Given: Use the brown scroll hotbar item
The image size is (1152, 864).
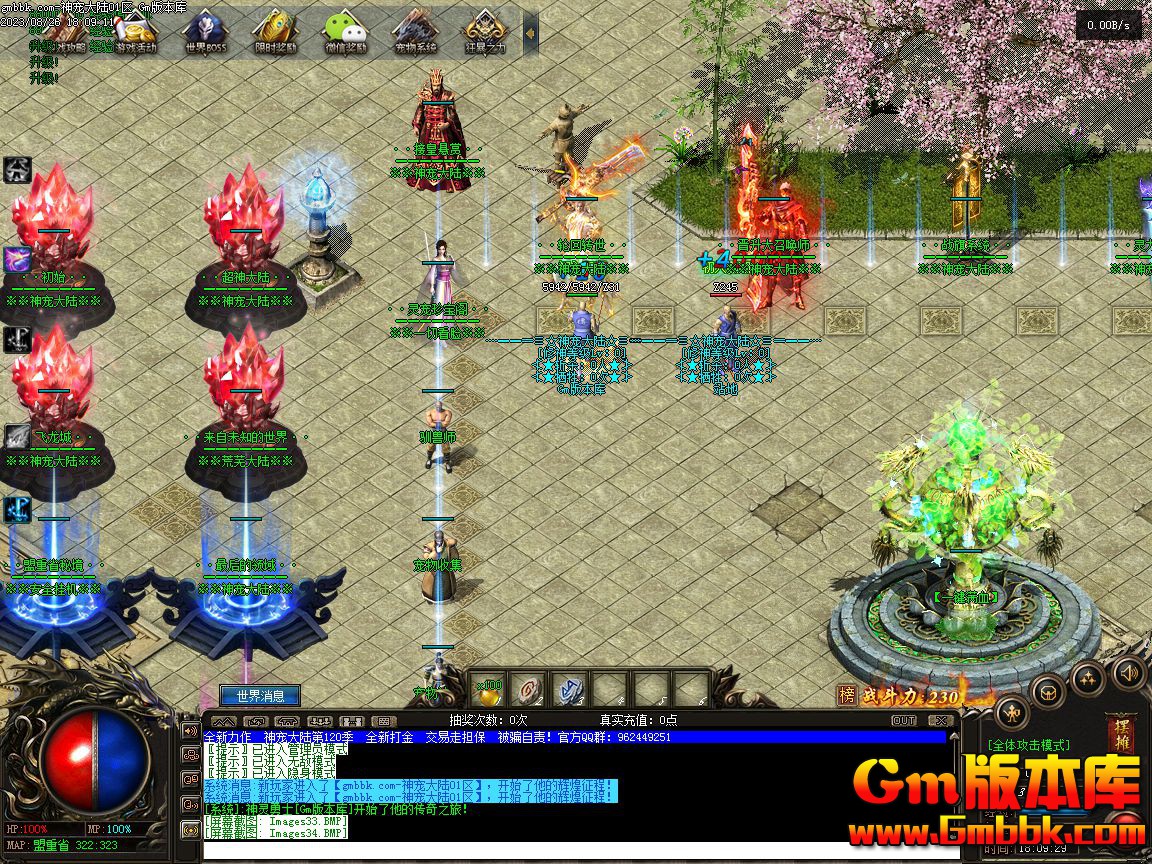Looking at the screenshot, I should point(528,690).
